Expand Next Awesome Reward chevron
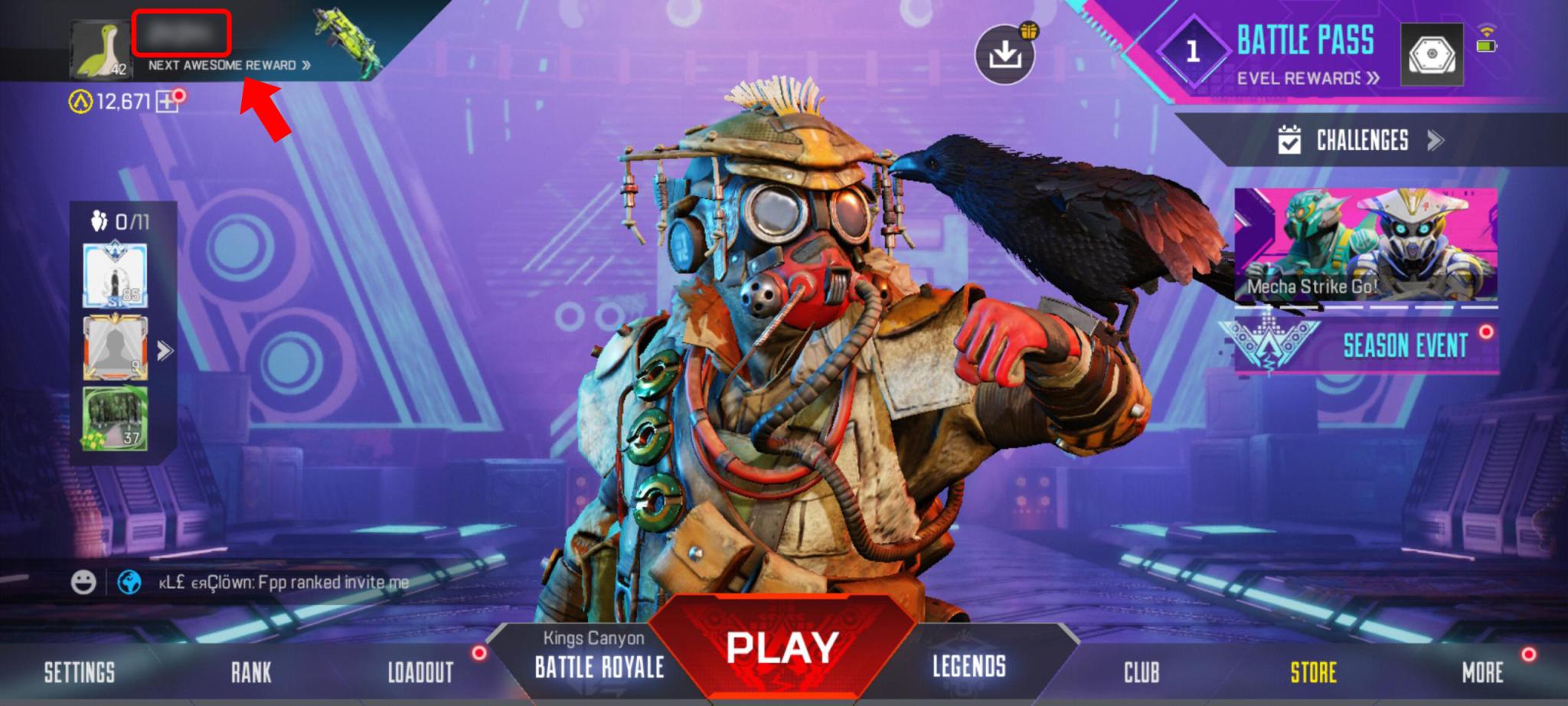The width and height of the screenshot is (1568, 706). (305, 65)
